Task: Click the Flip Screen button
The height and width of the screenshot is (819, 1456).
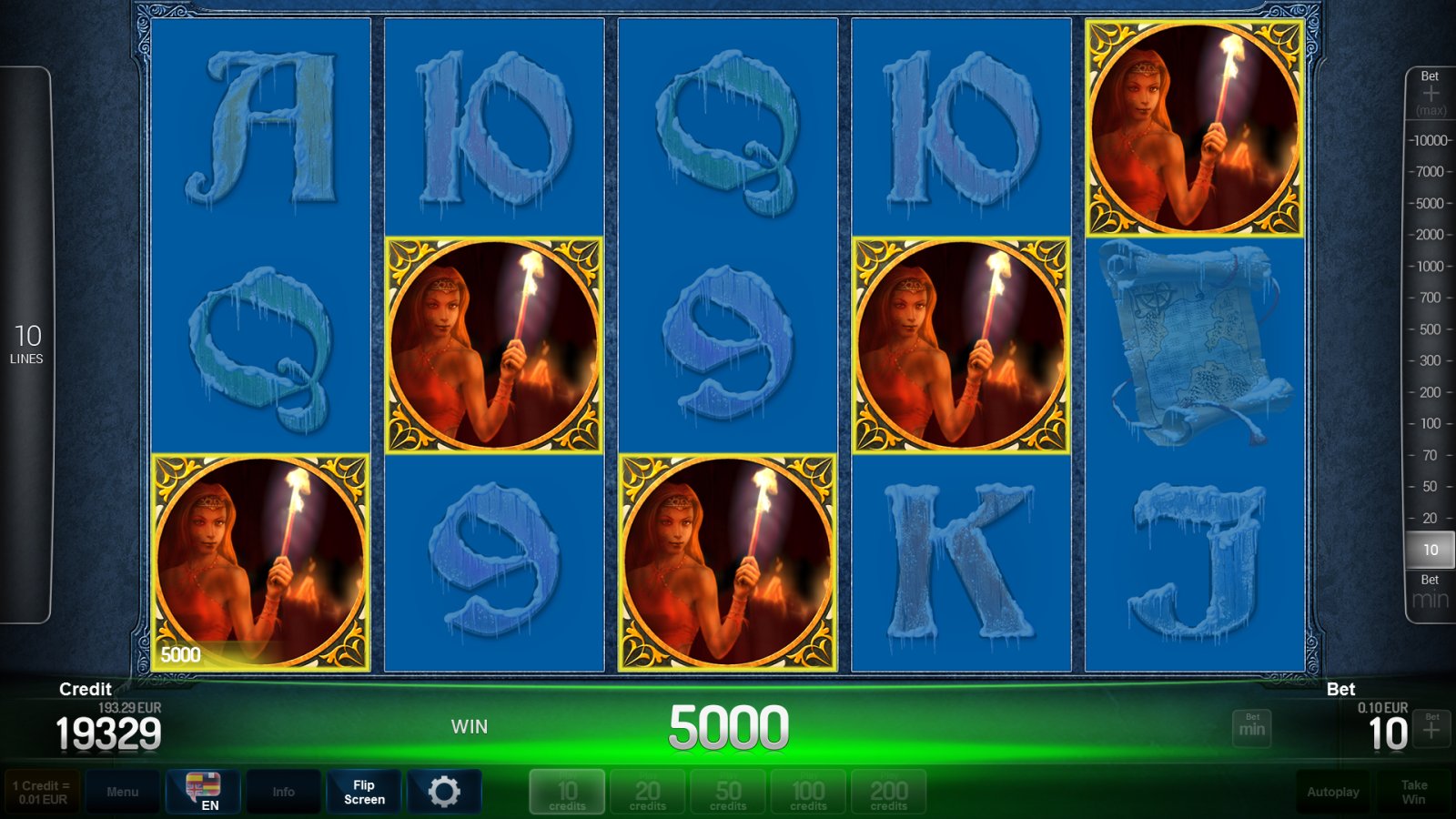Action: 363,791
